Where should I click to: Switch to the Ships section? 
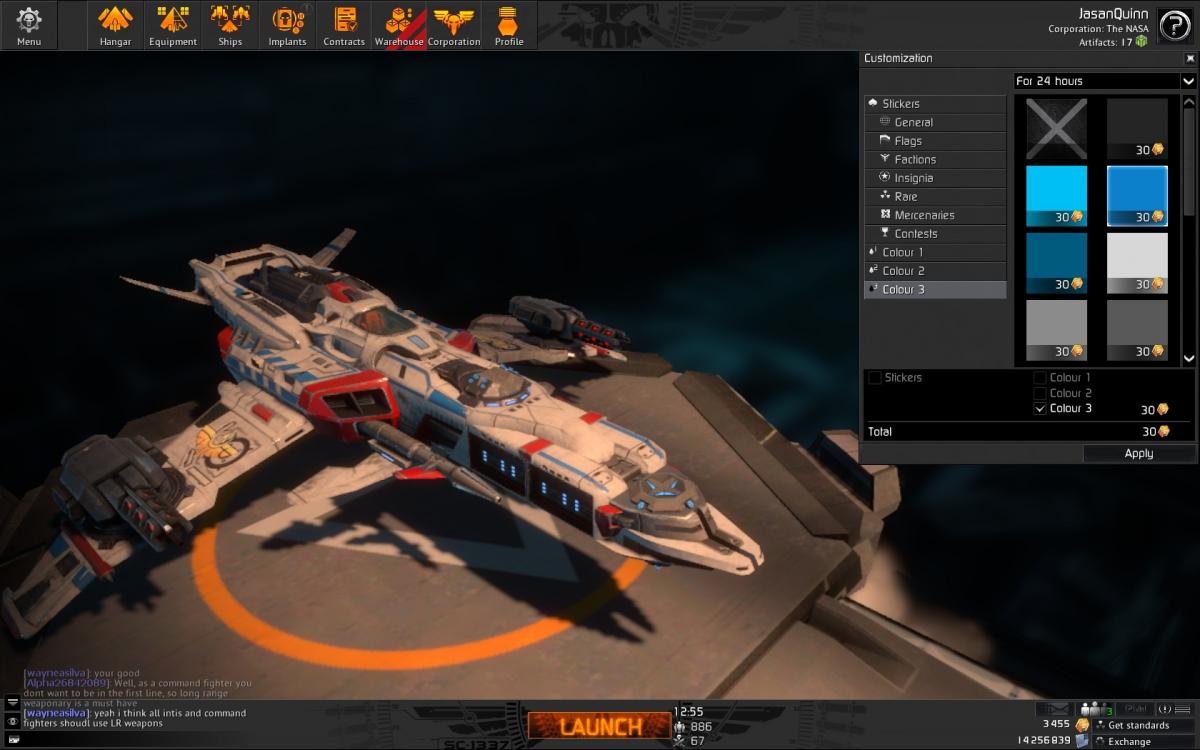tap(230, 25)
